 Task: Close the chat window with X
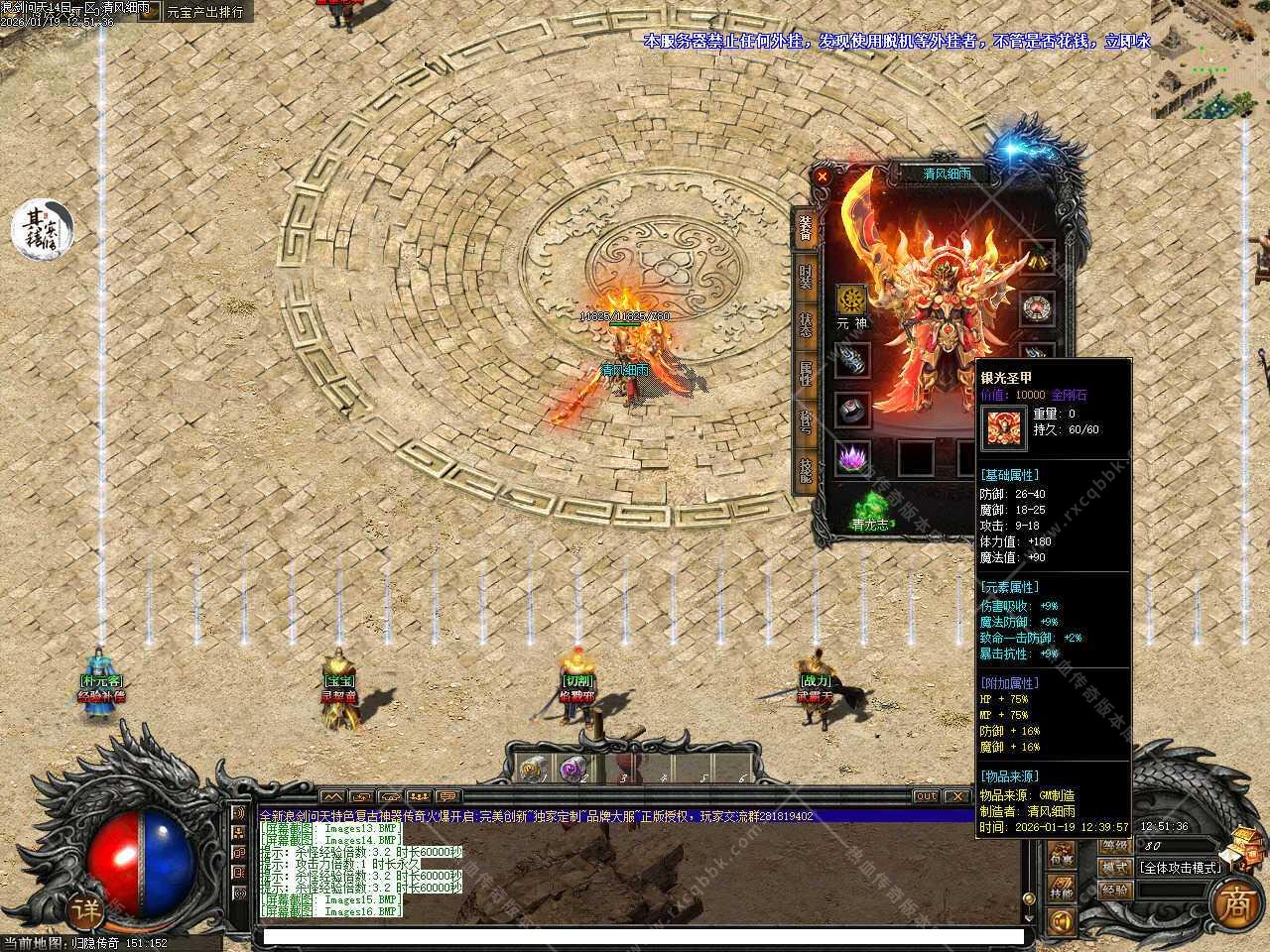[955, 796]
